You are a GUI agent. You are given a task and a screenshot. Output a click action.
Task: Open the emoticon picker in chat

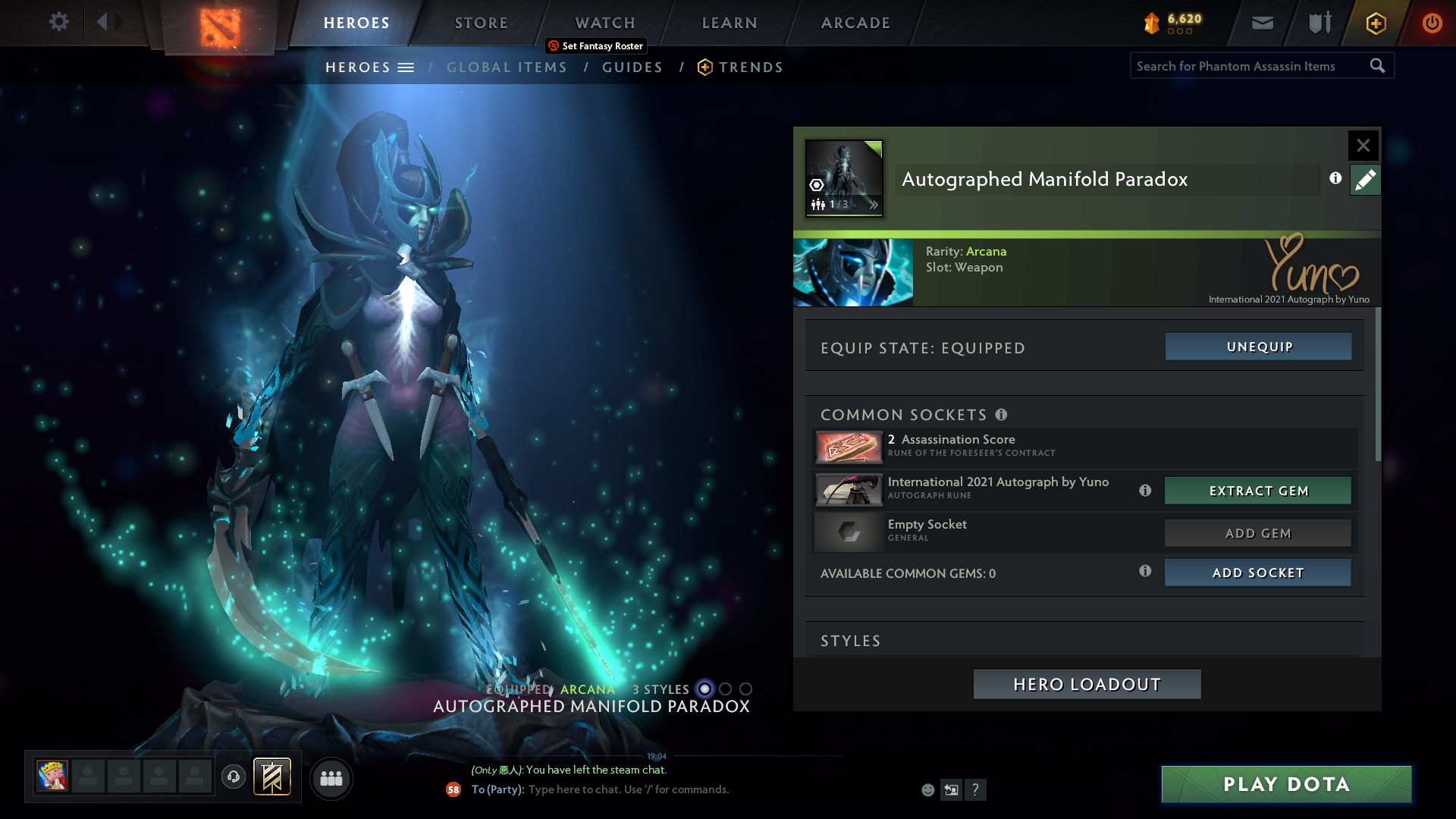927,789
